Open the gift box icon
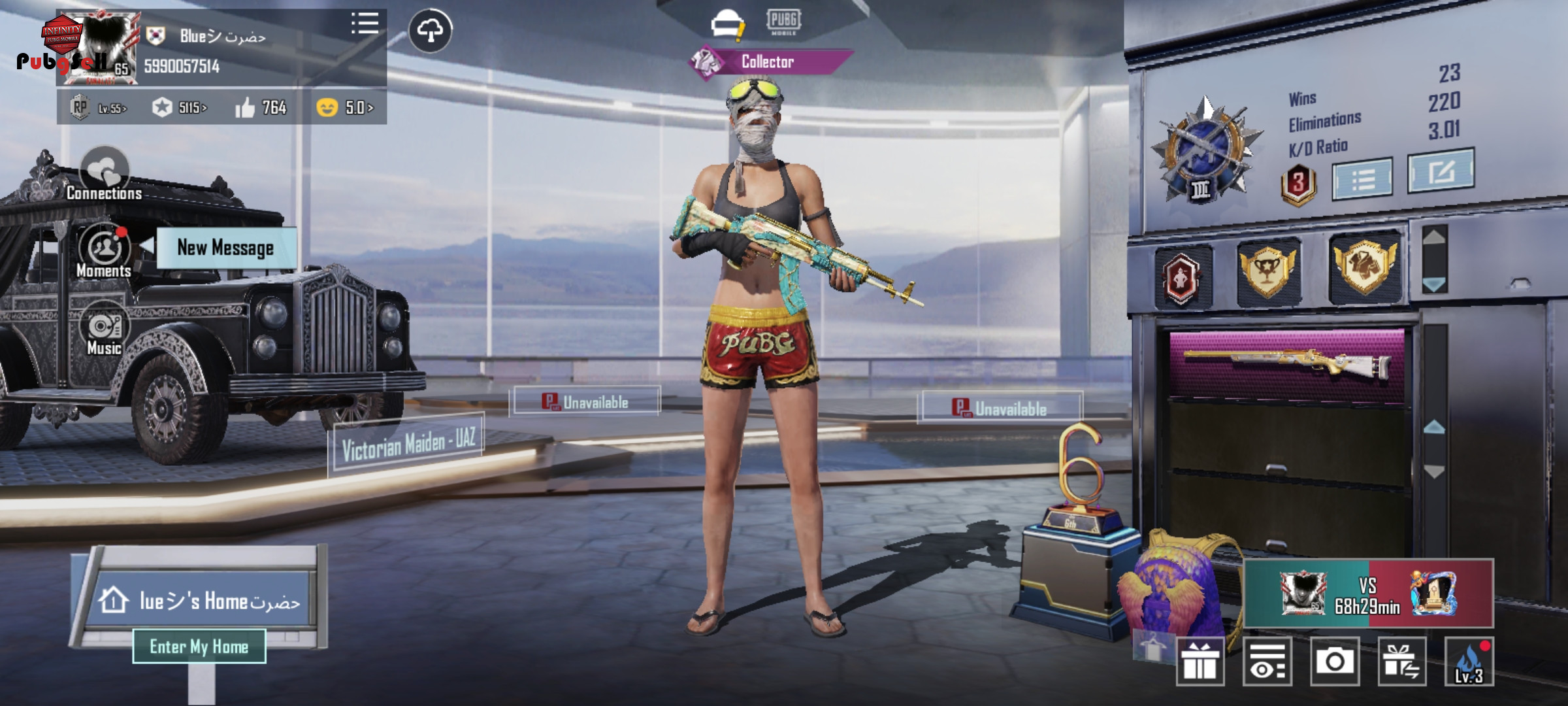 (1200, 662)
